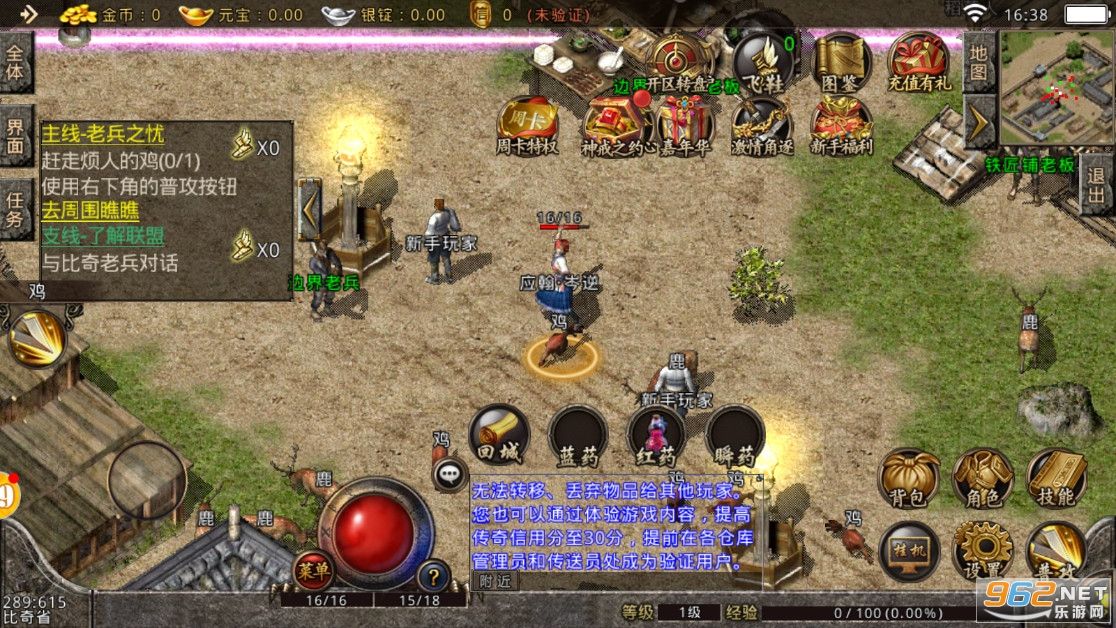Open the 激情角逐 event icon
Screen dimensions: 1116x628
762,122
